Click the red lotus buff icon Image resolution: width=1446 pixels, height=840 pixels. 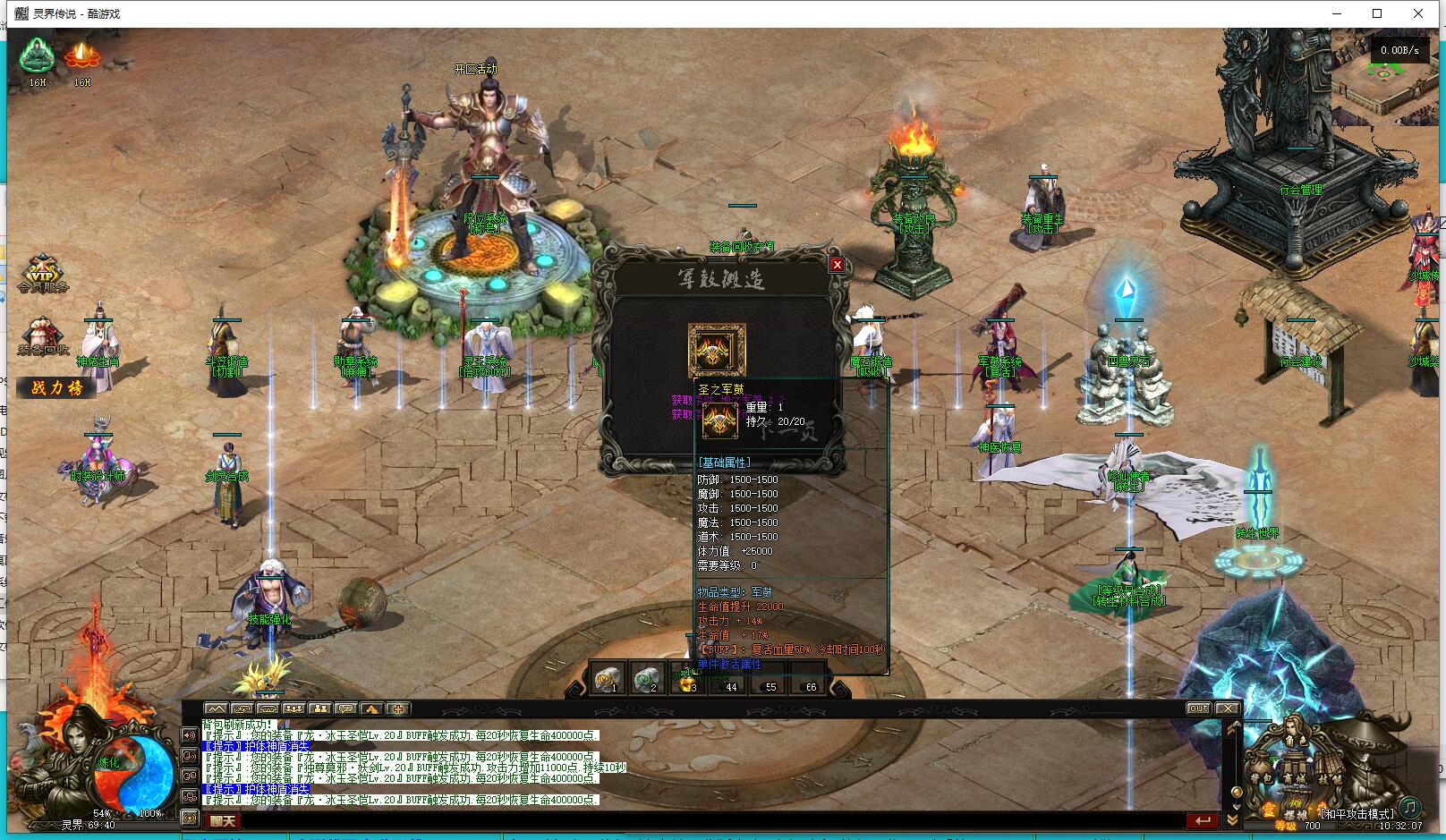pyautogui.click(x=82, y=57)
